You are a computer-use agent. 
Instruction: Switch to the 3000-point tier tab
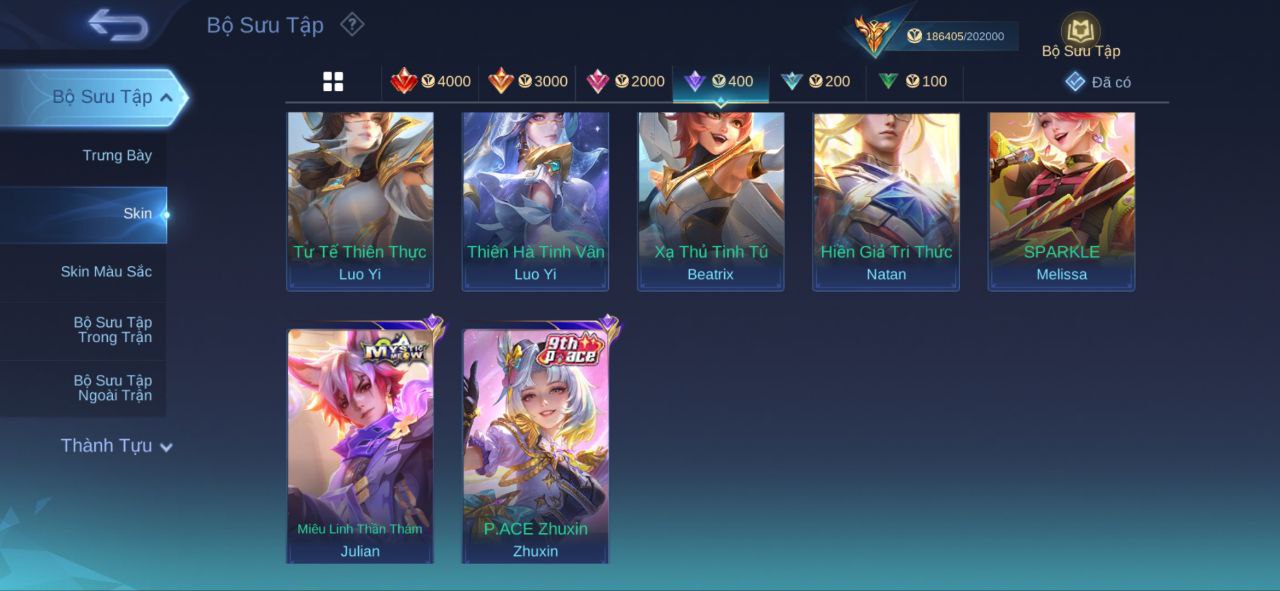click(528, 82)
